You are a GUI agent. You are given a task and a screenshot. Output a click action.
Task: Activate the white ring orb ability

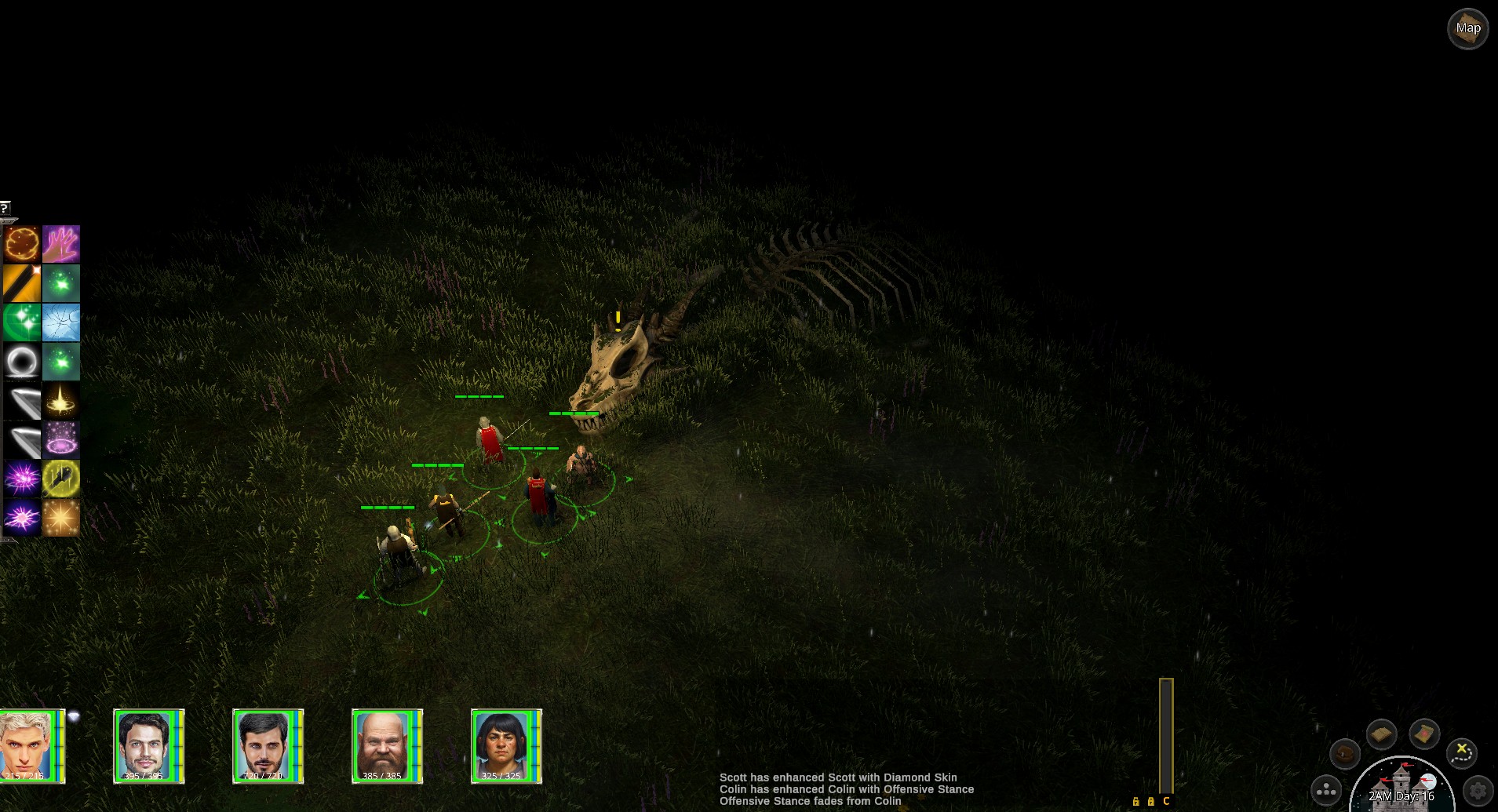pos(21,362)
